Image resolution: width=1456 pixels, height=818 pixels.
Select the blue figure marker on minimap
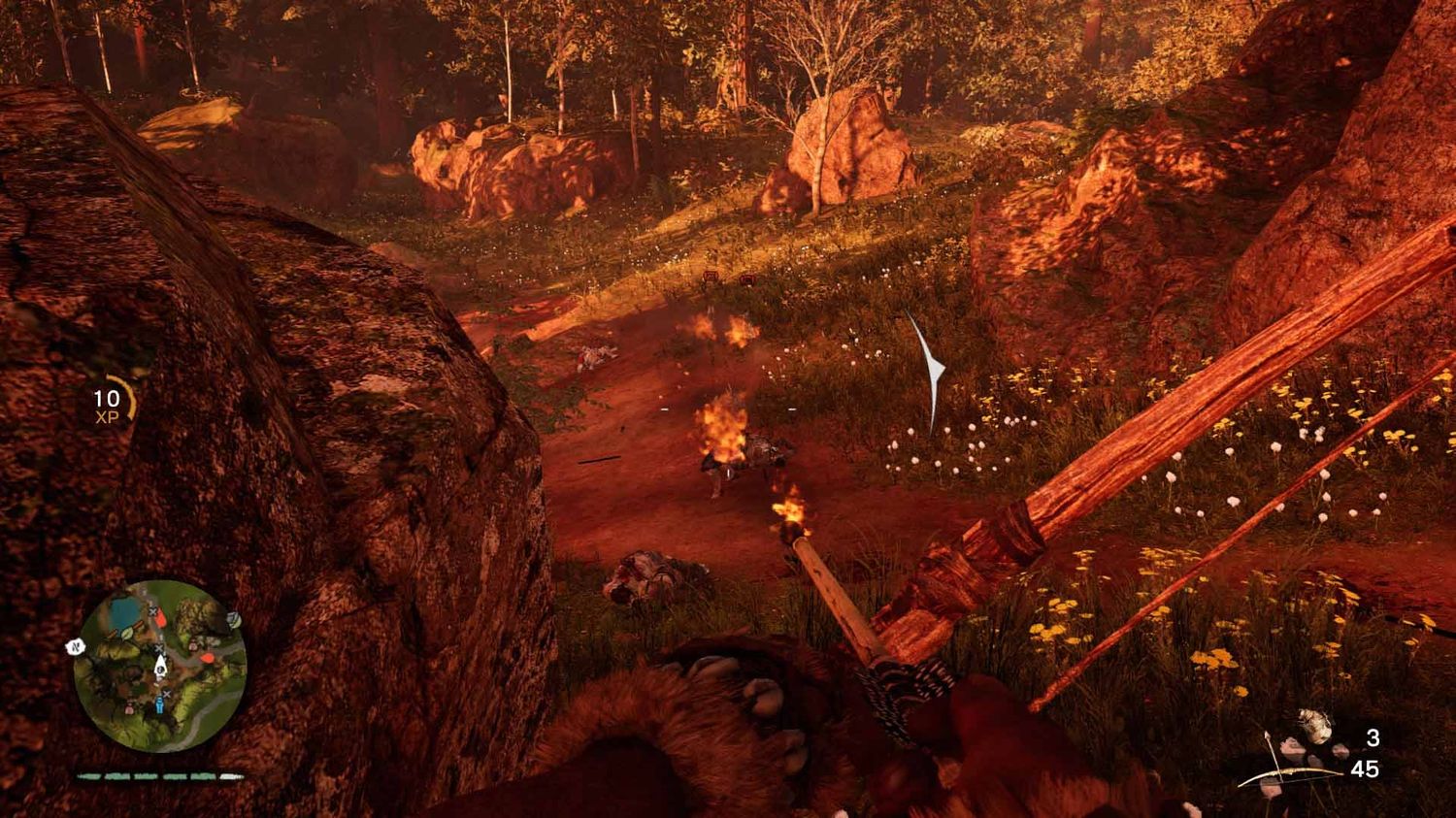[160, 707]
